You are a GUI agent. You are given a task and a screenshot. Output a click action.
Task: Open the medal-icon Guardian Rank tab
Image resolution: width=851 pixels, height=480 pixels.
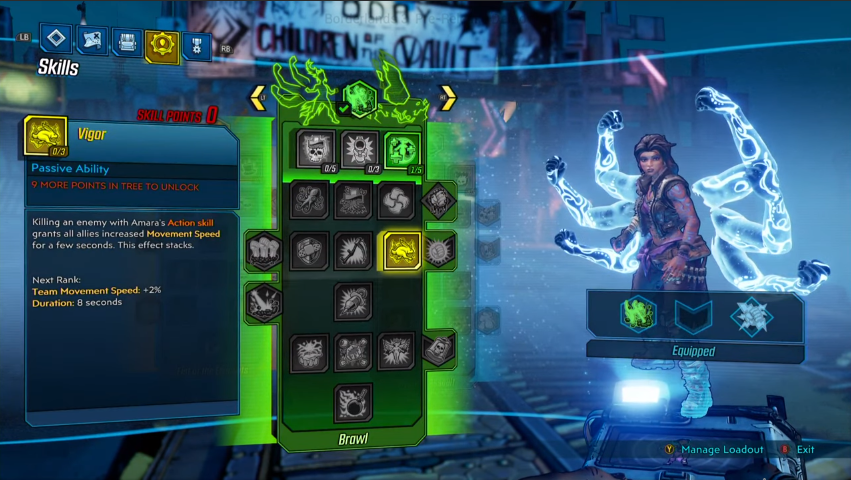point(196,46)
